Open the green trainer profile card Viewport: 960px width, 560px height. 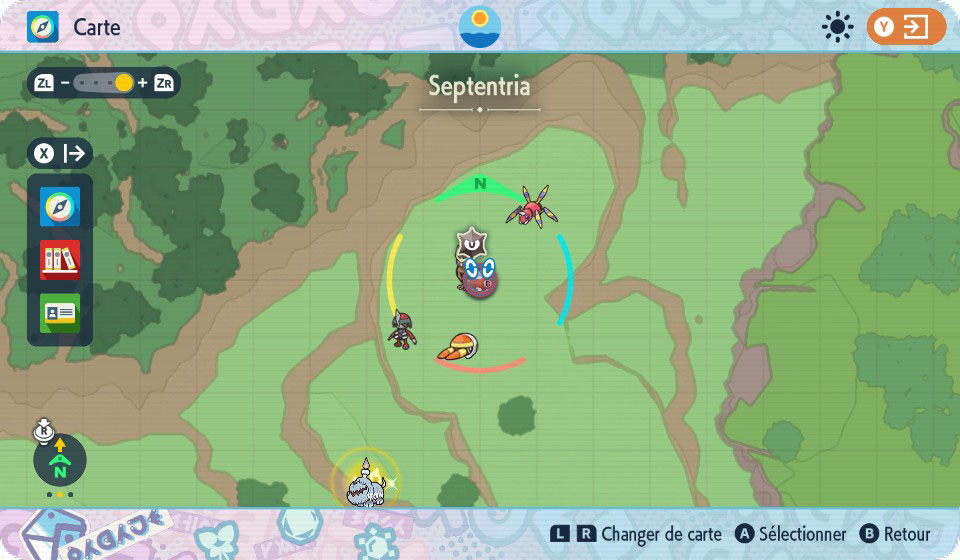60,313
